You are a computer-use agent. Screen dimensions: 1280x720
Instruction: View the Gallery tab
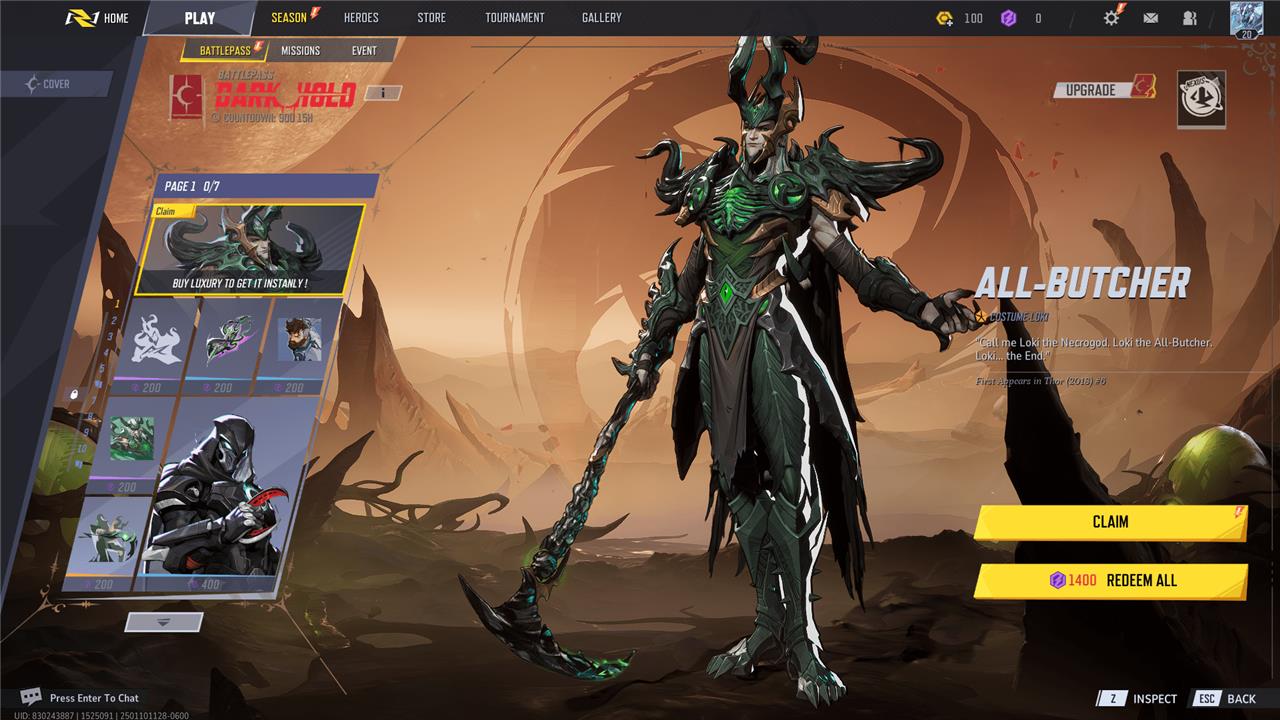601,18
